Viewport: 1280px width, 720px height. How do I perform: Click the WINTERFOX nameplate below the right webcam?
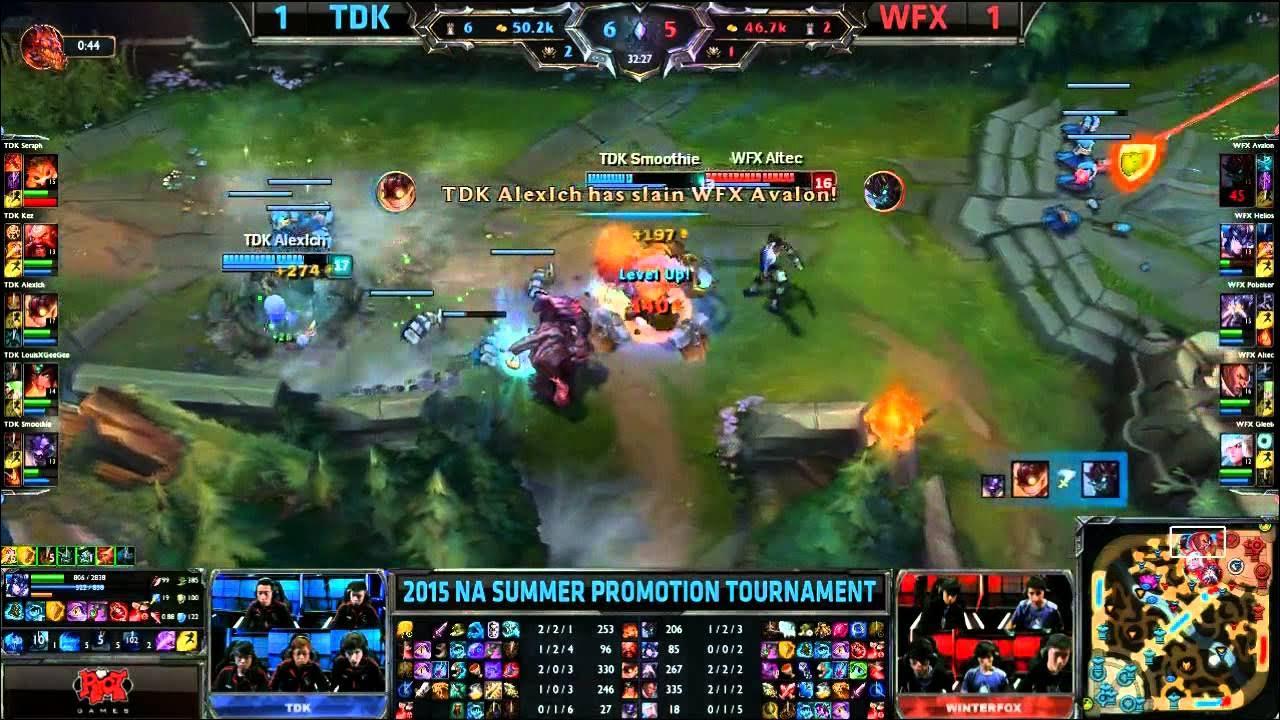click(985, 708)
